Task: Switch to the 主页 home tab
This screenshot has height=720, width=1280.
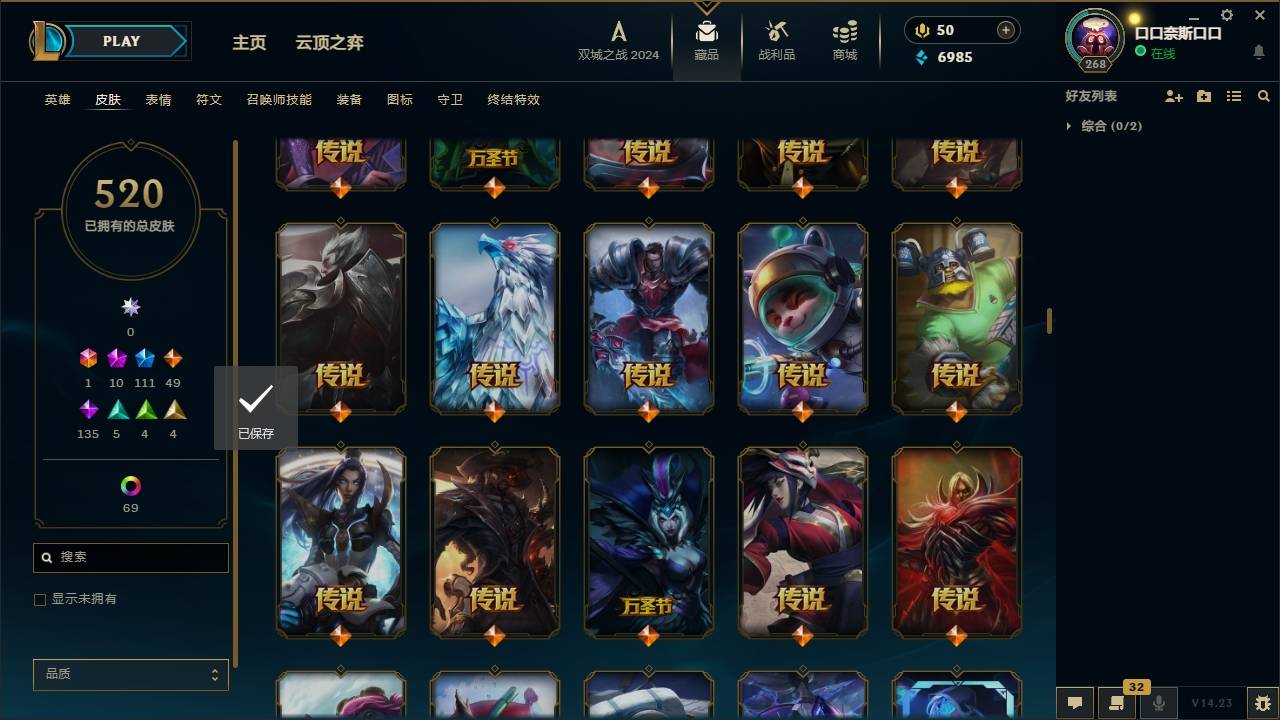Action: click(x=249, y=43)
